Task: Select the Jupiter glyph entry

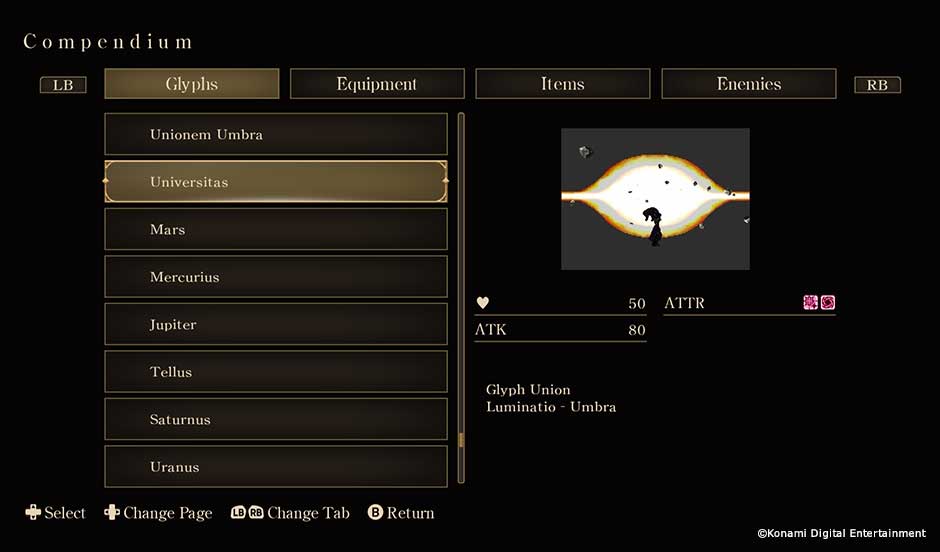Action: point(276,324)
